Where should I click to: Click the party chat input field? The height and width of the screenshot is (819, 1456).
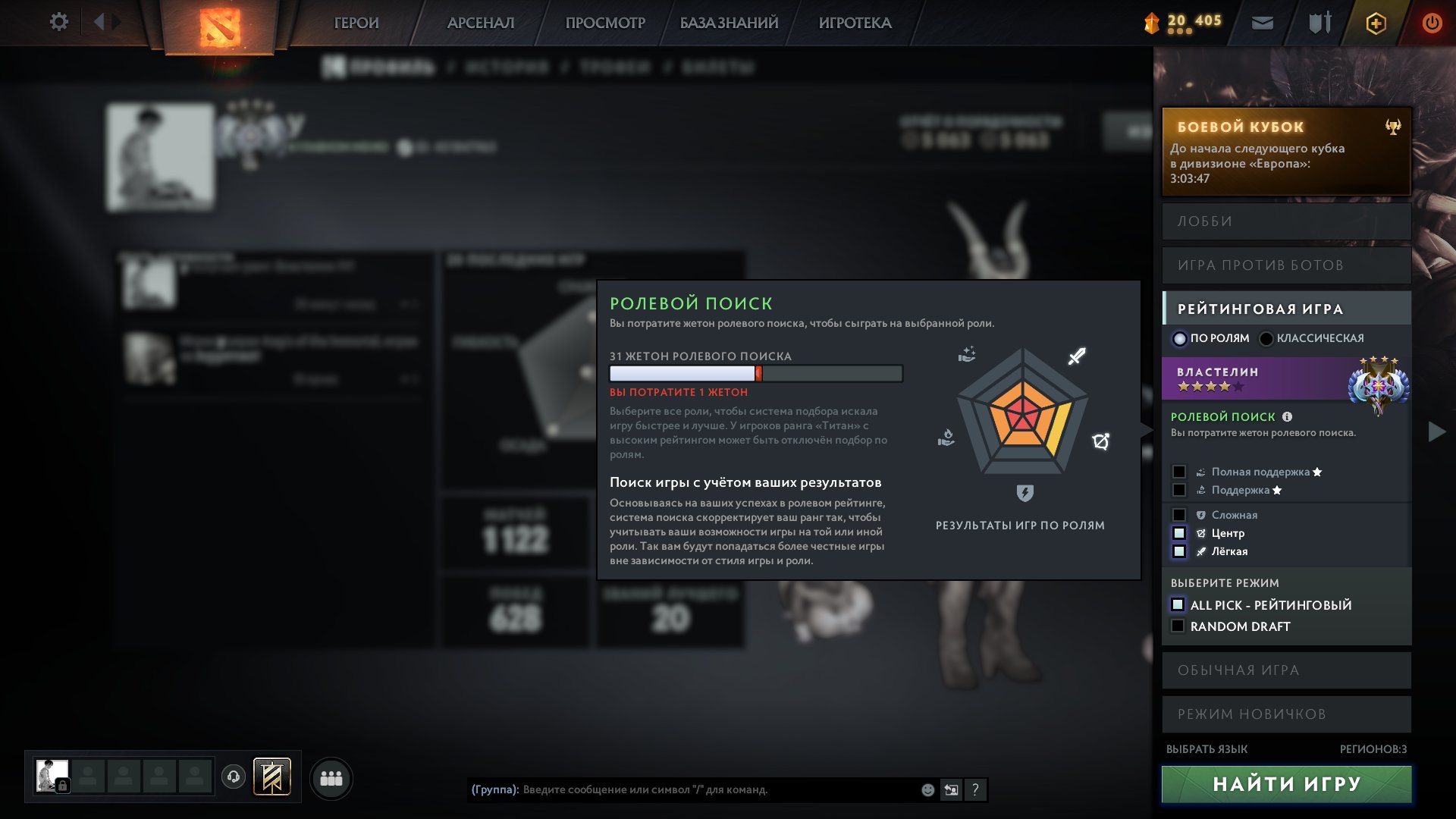point(682,790)
